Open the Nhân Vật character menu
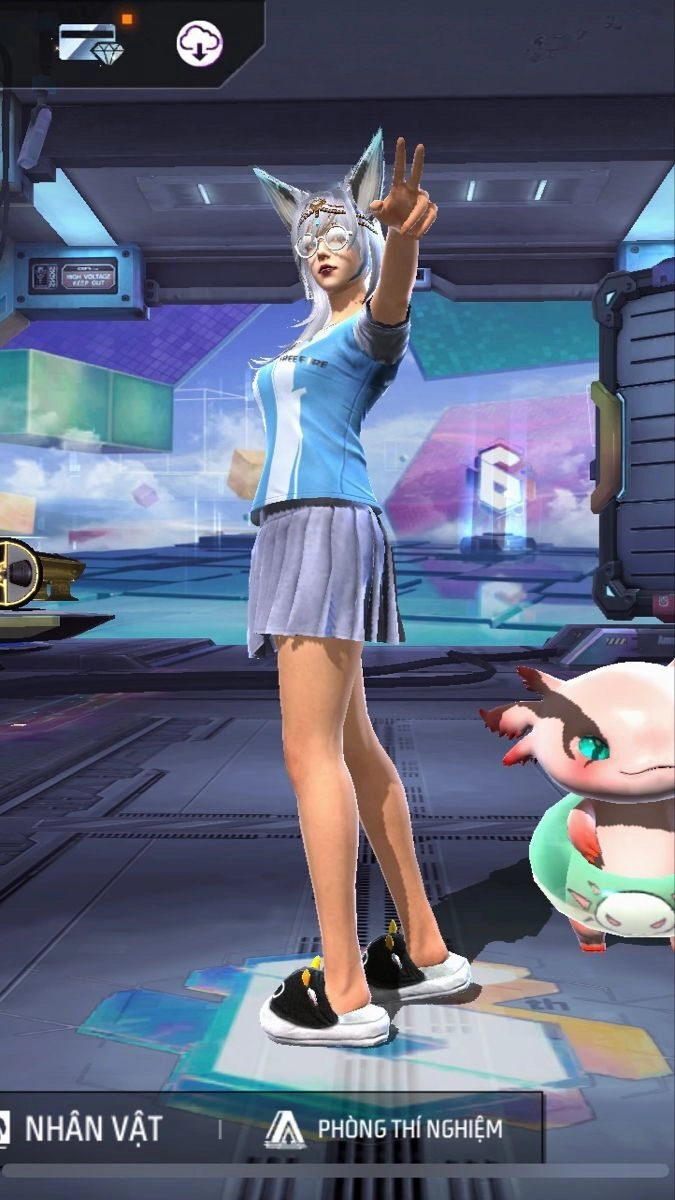 point(92,1129)
